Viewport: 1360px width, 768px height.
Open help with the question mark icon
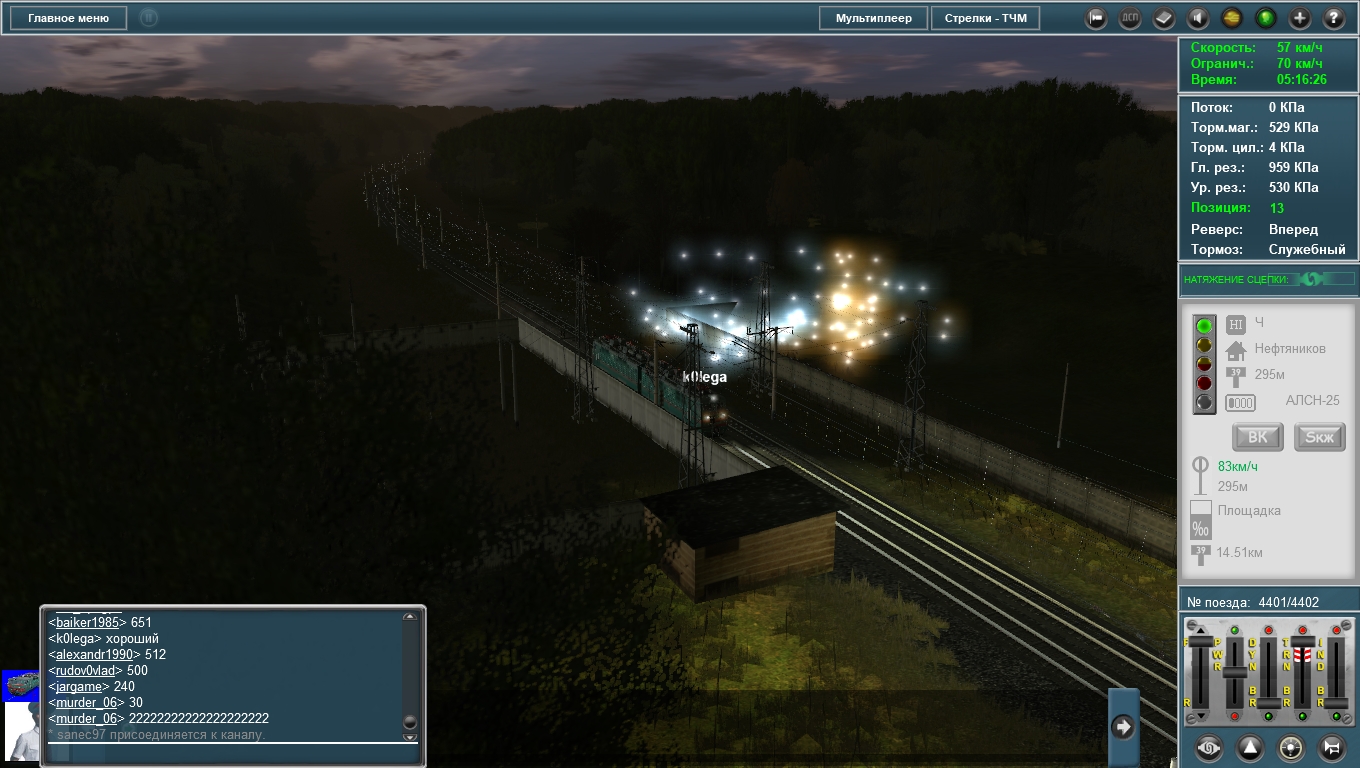point(1333,18)
